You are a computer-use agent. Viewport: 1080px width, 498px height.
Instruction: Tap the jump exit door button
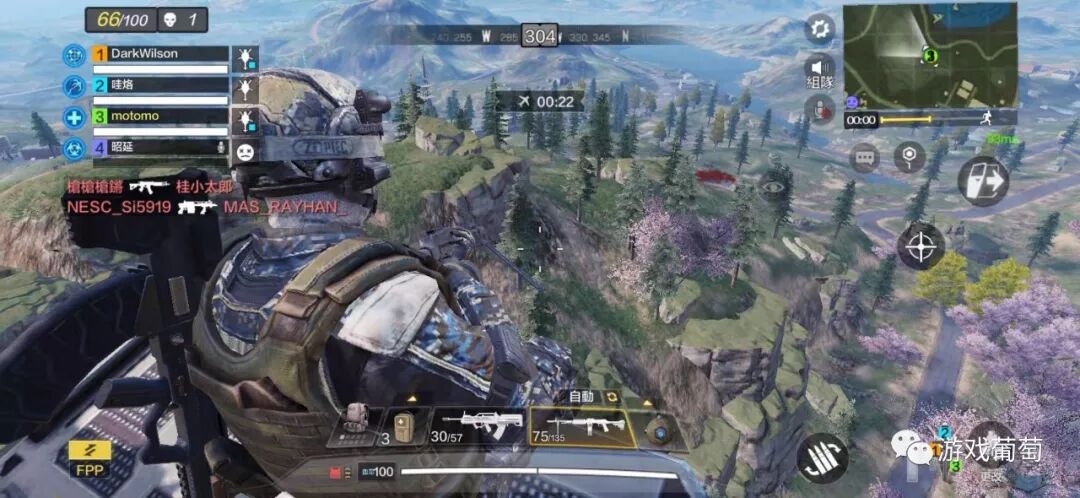pos(981,181)
